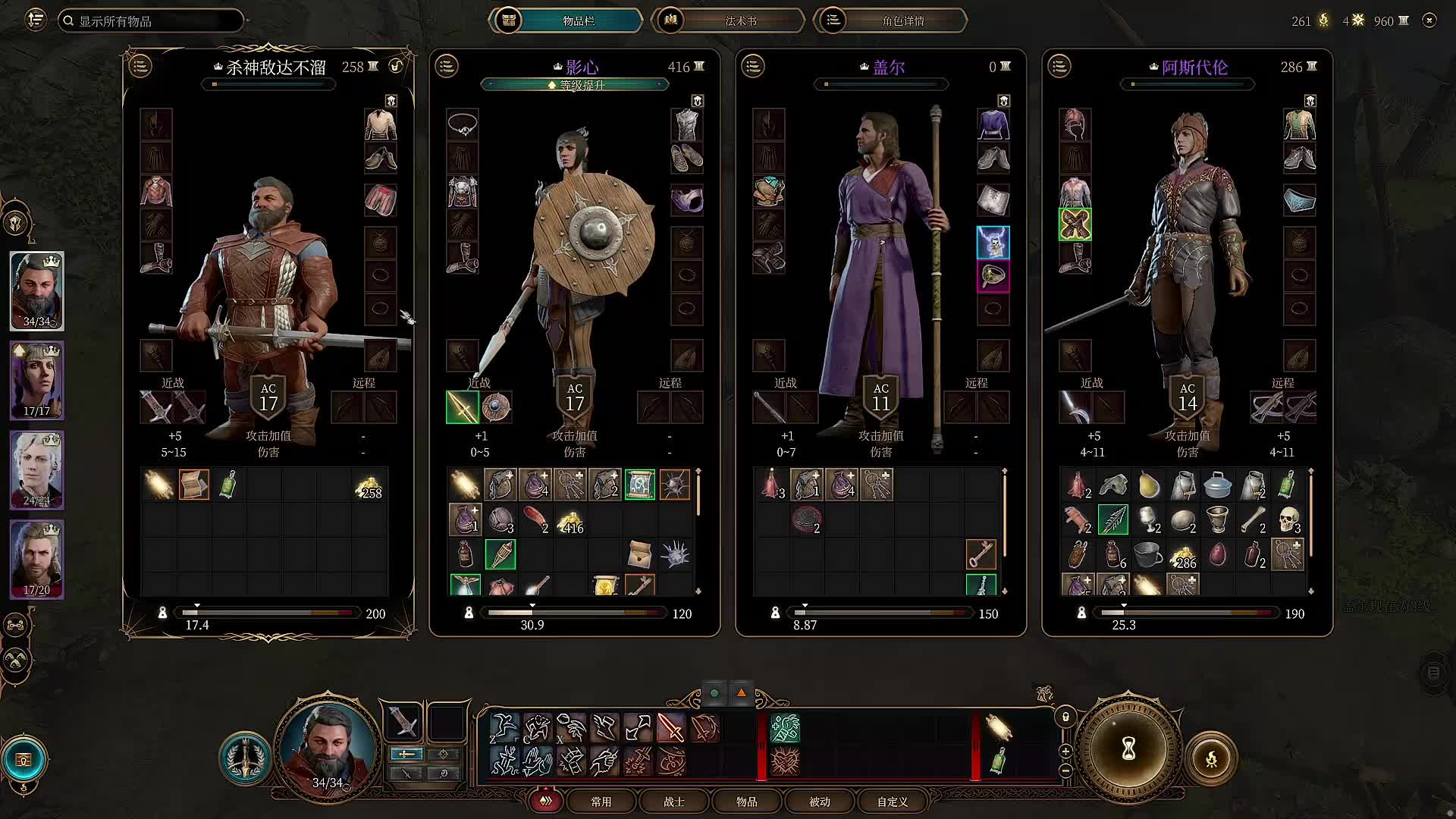1456x819 pixels.
Task: Open the 常用 hotbar category
Action: 601,802
